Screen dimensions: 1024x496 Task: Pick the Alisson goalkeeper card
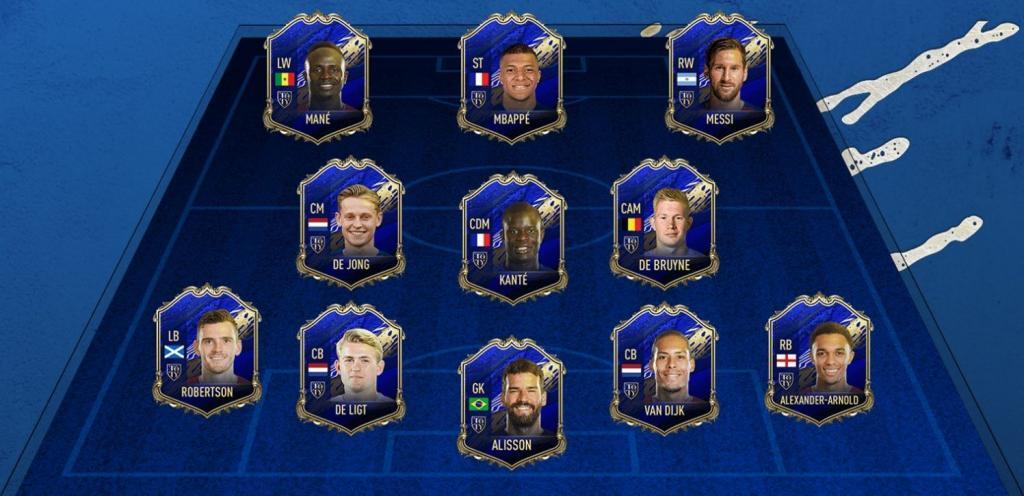(513, 402)
